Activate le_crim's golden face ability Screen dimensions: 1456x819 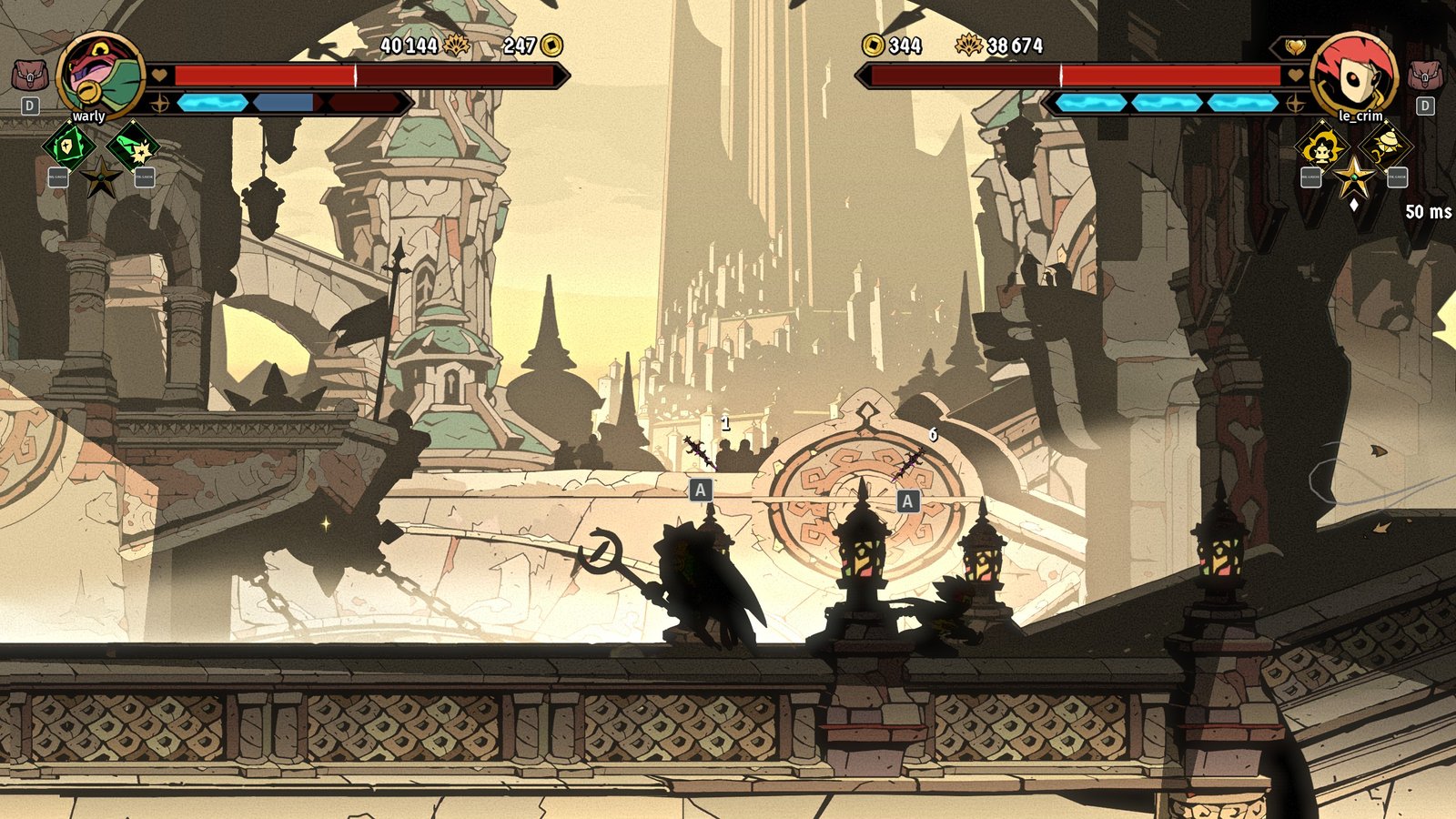(1320, 146)
